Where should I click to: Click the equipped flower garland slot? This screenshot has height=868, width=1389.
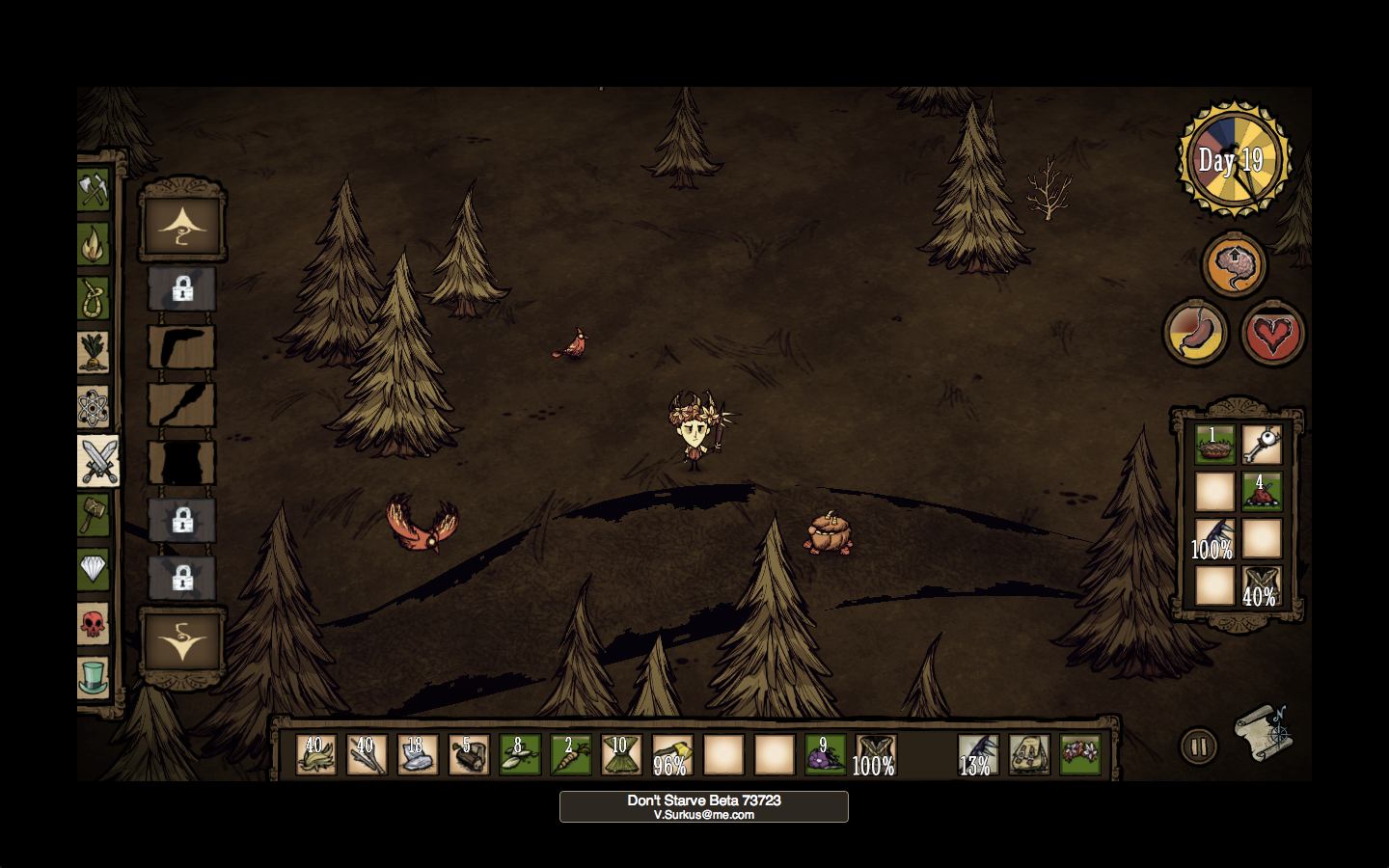(x=1079, y=754)
